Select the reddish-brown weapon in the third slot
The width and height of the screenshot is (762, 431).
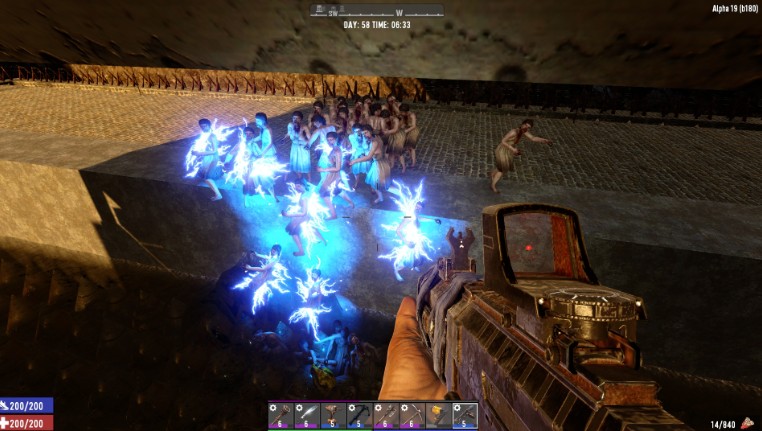click(332, 415)
